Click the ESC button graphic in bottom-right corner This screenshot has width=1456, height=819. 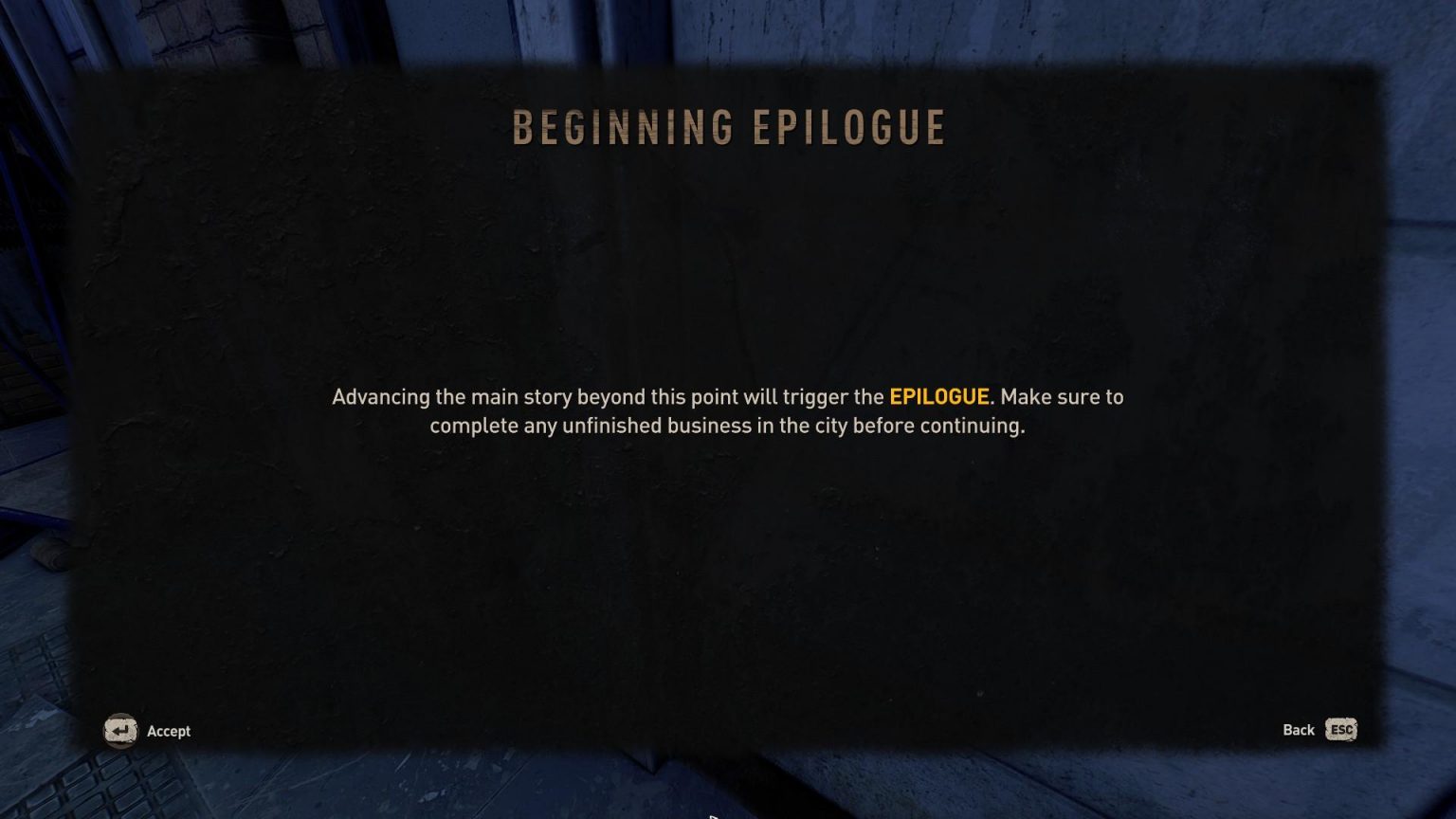coord(1339,730)
